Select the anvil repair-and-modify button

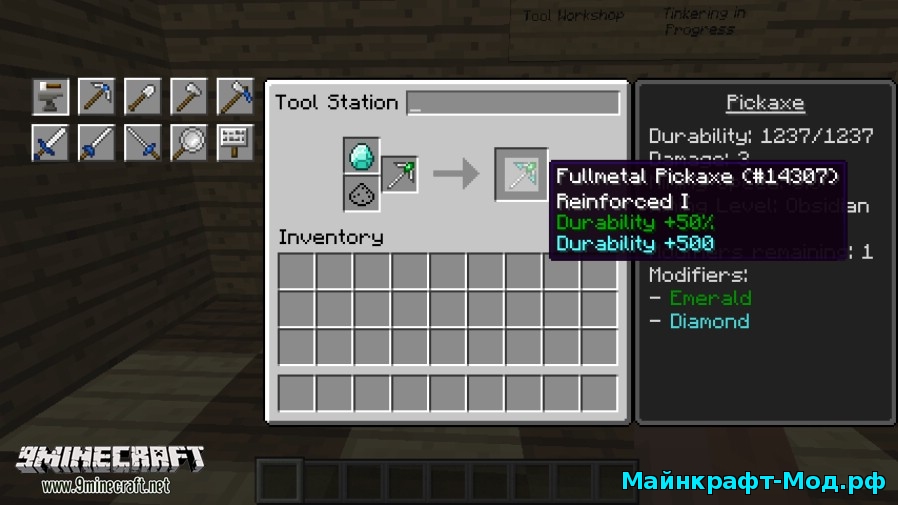point(50,97)
